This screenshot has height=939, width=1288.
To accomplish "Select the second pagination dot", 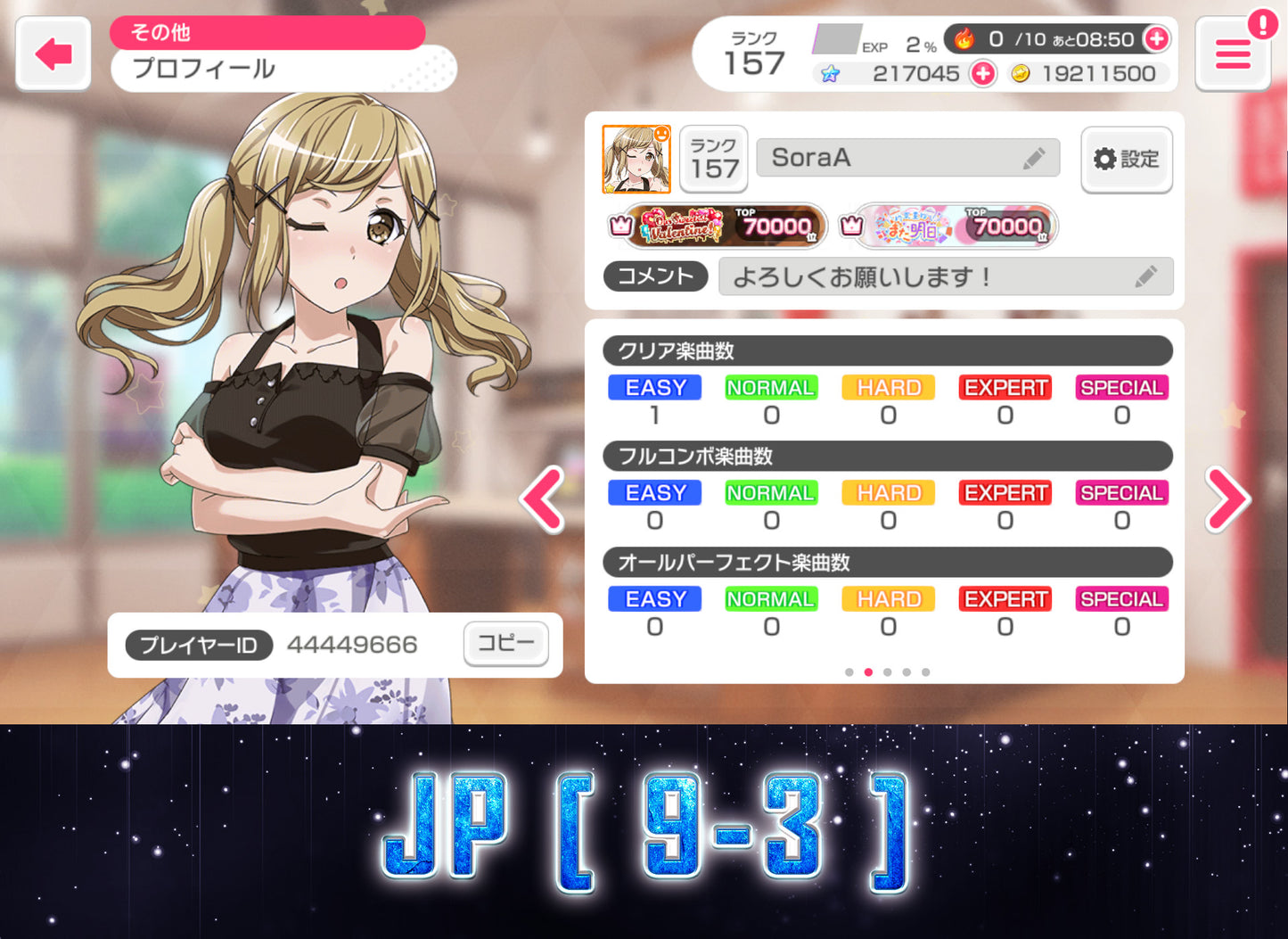I will (x=868, y=671).
